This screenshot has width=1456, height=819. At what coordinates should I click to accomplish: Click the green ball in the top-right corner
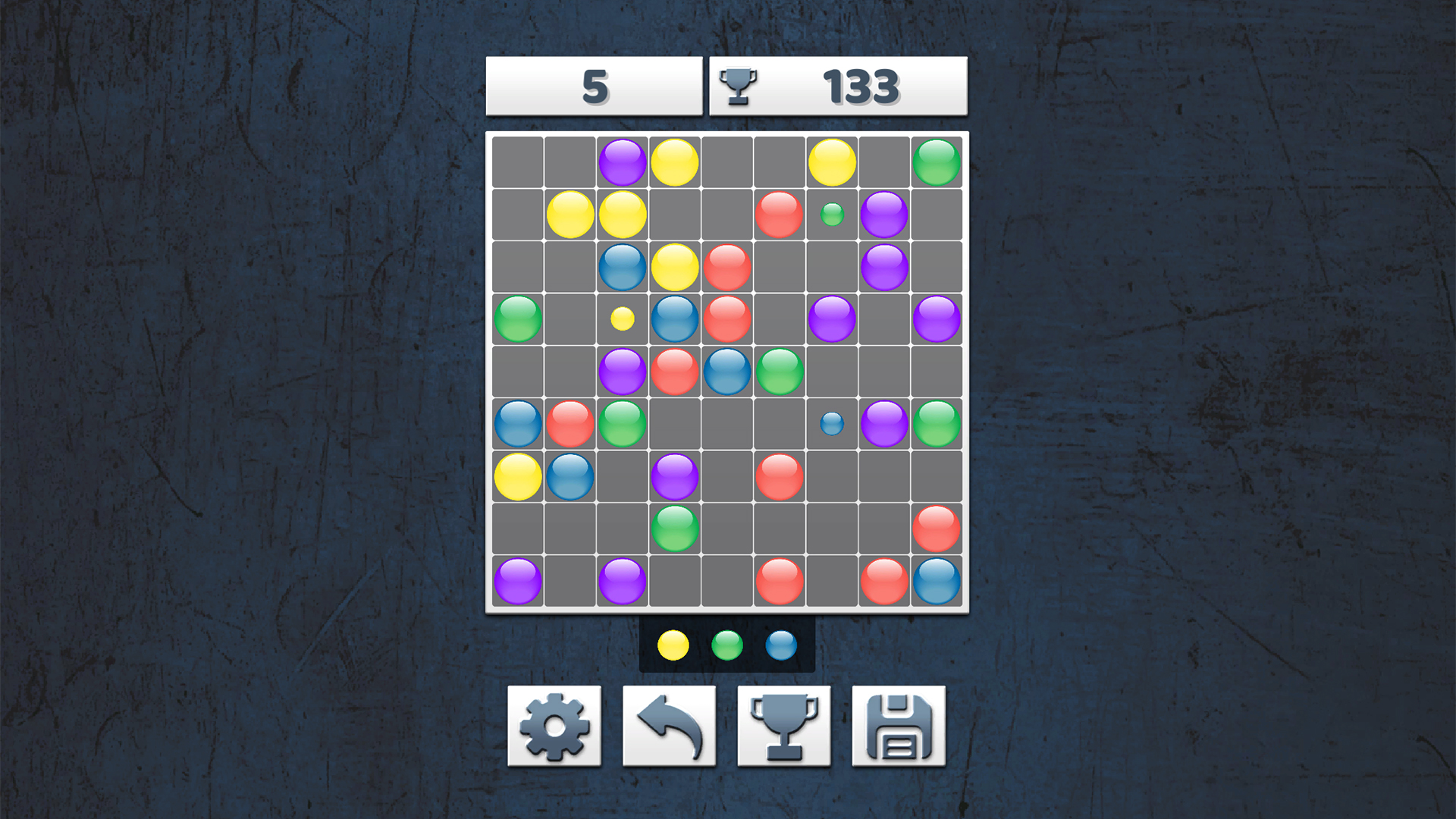(937, 161)
